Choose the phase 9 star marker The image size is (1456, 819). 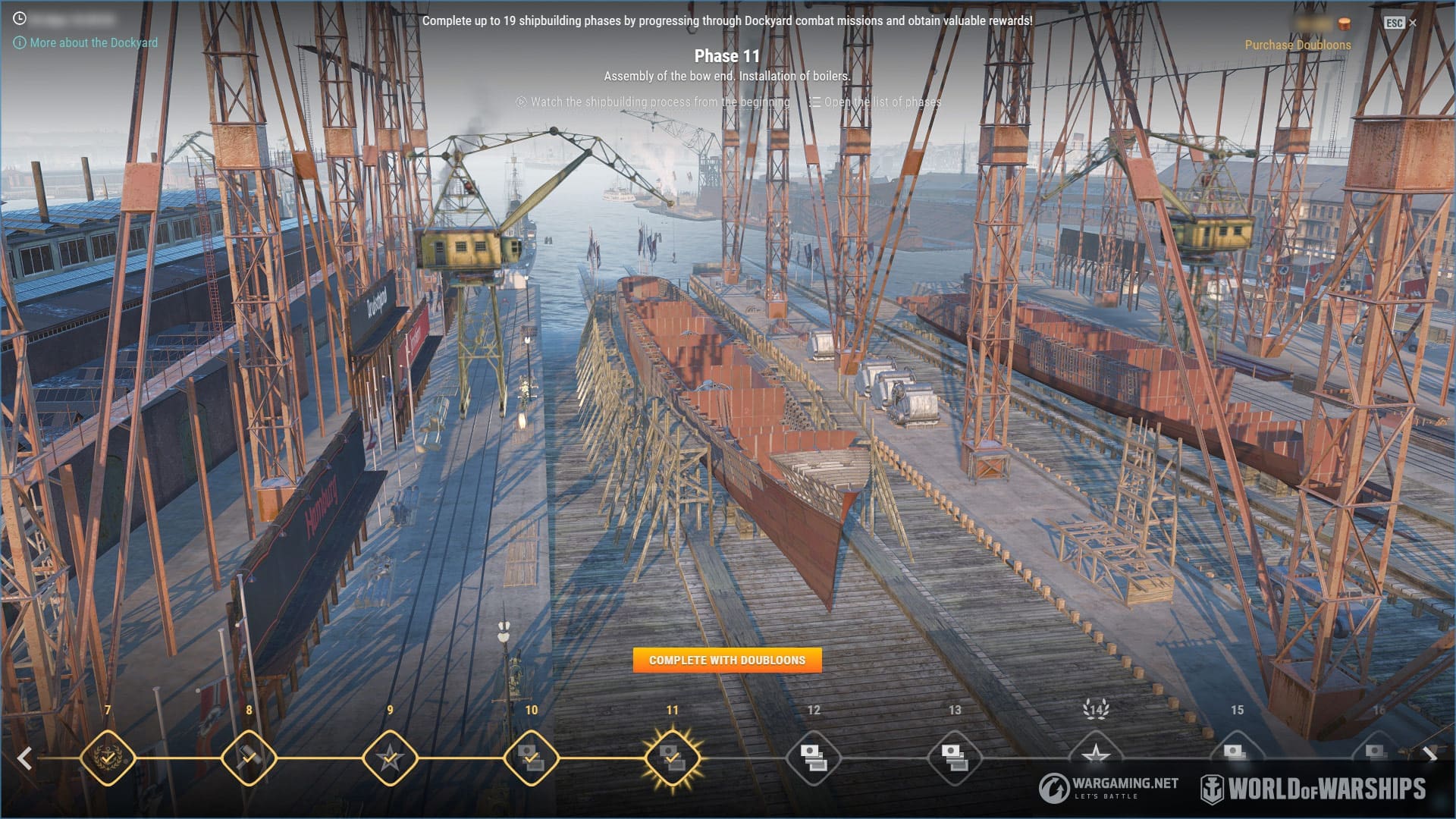[x=390, y=757]
